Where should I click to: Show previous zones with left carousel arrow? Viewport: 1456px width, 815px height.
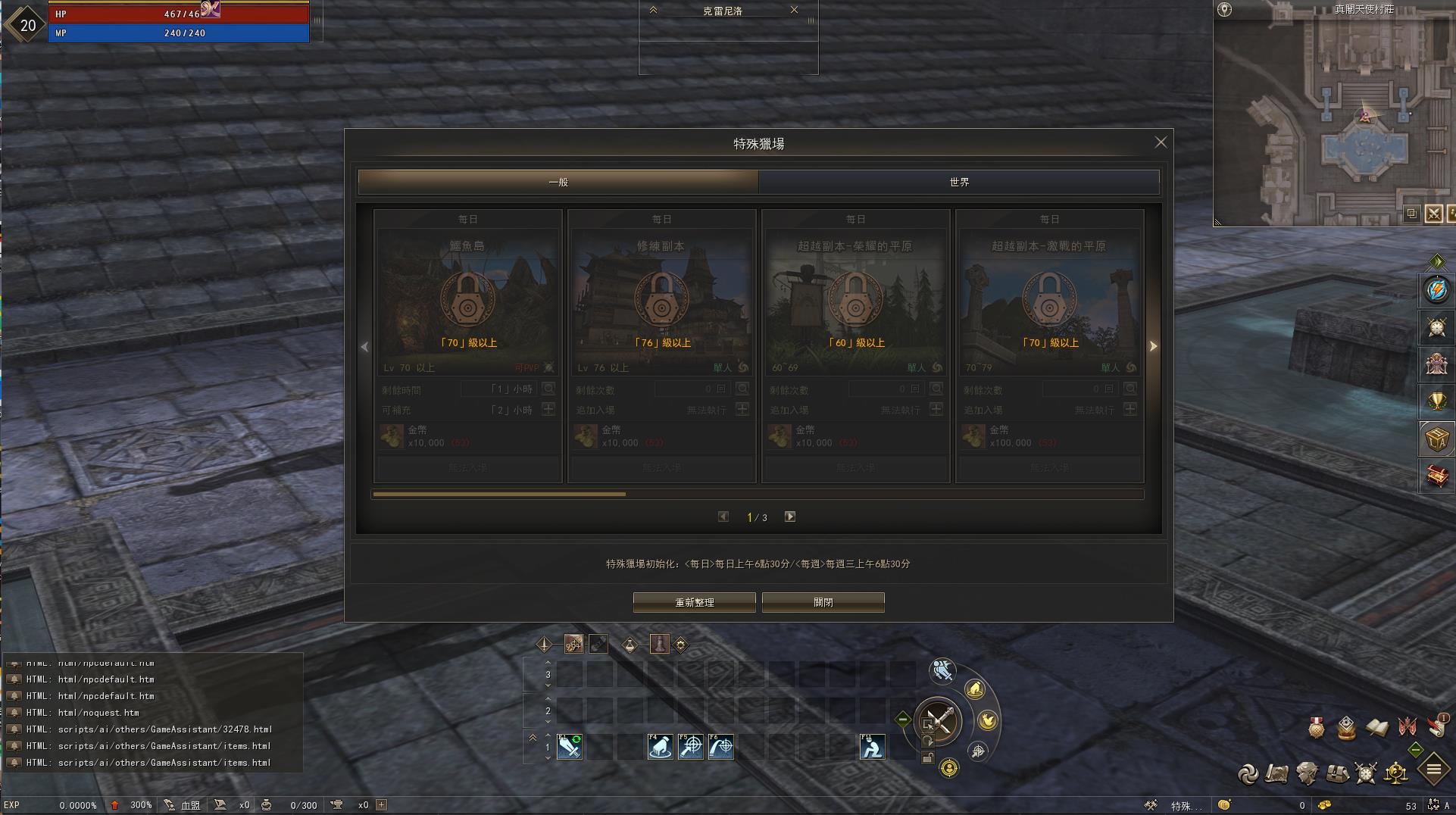click(x=364, y=346)
